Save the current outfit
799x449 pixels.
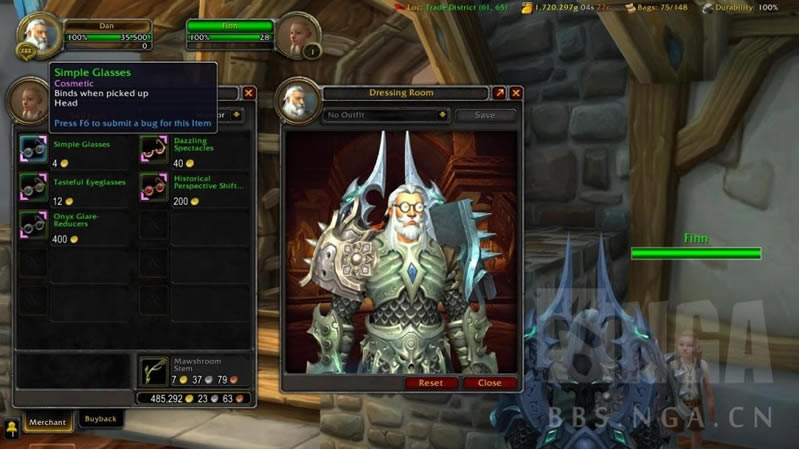(485, 115)
